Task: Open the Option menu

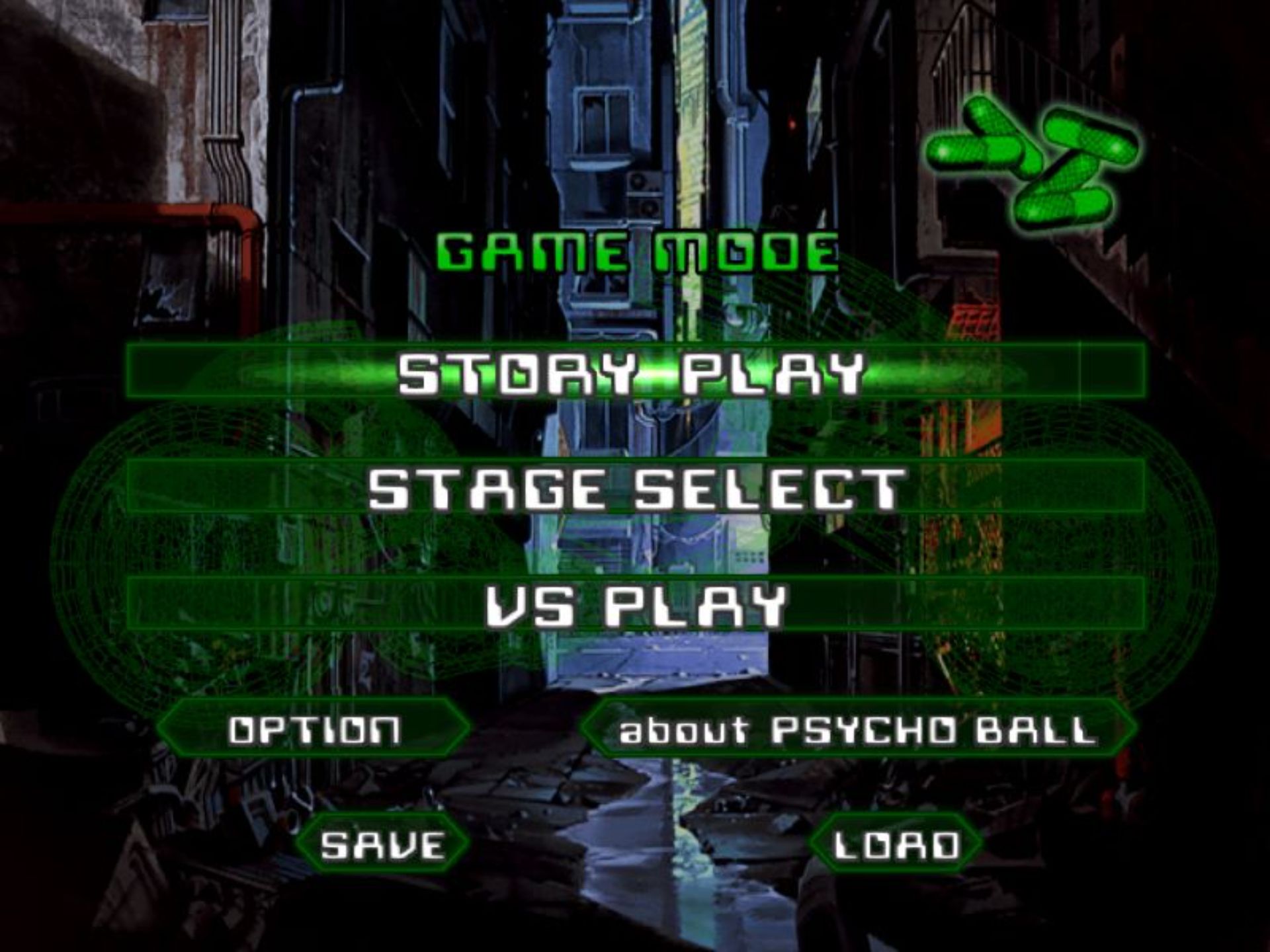Action: tap(314, 729)
